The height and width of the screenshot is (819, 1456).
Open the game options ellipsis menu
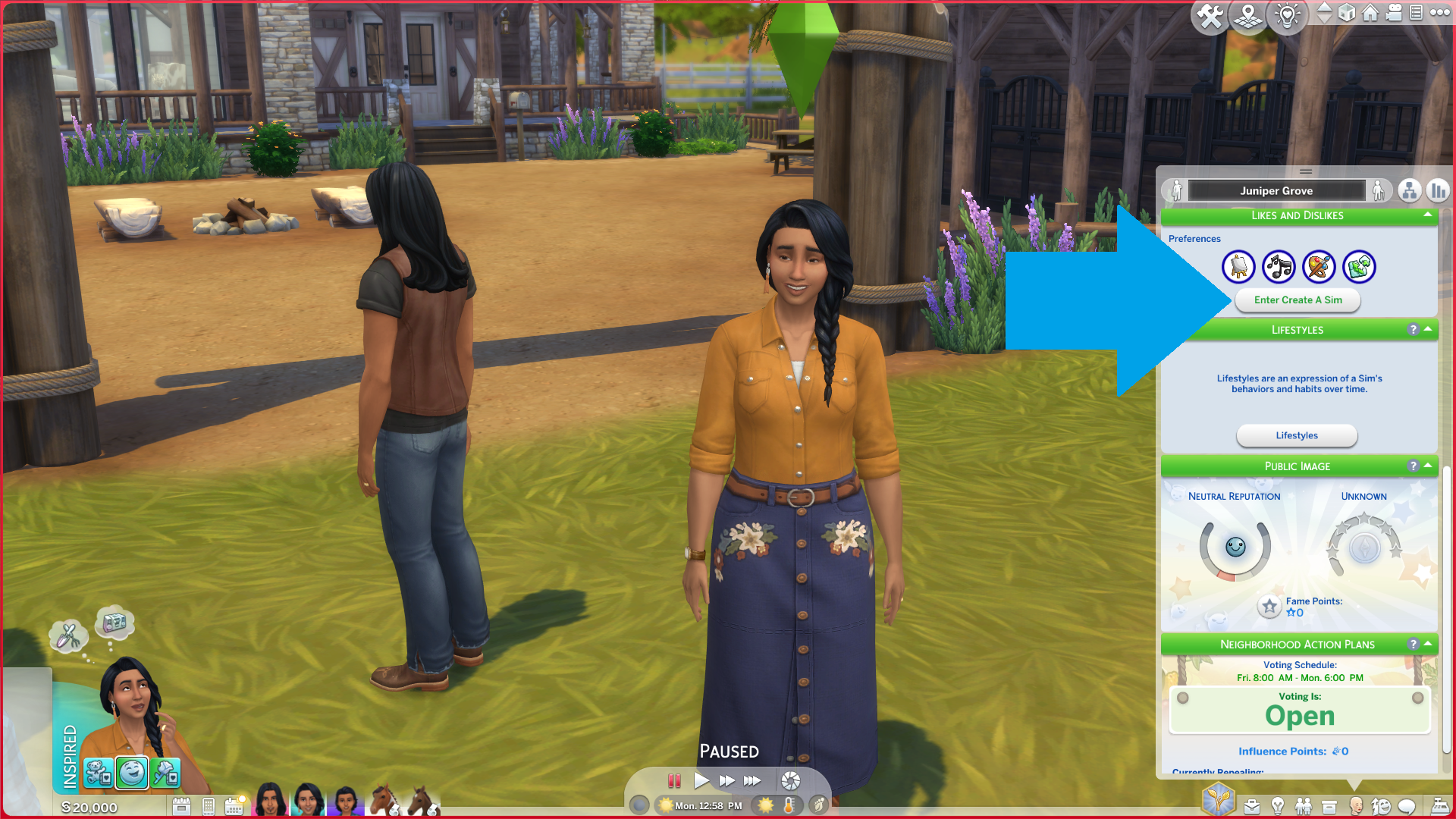(1440, 14)
